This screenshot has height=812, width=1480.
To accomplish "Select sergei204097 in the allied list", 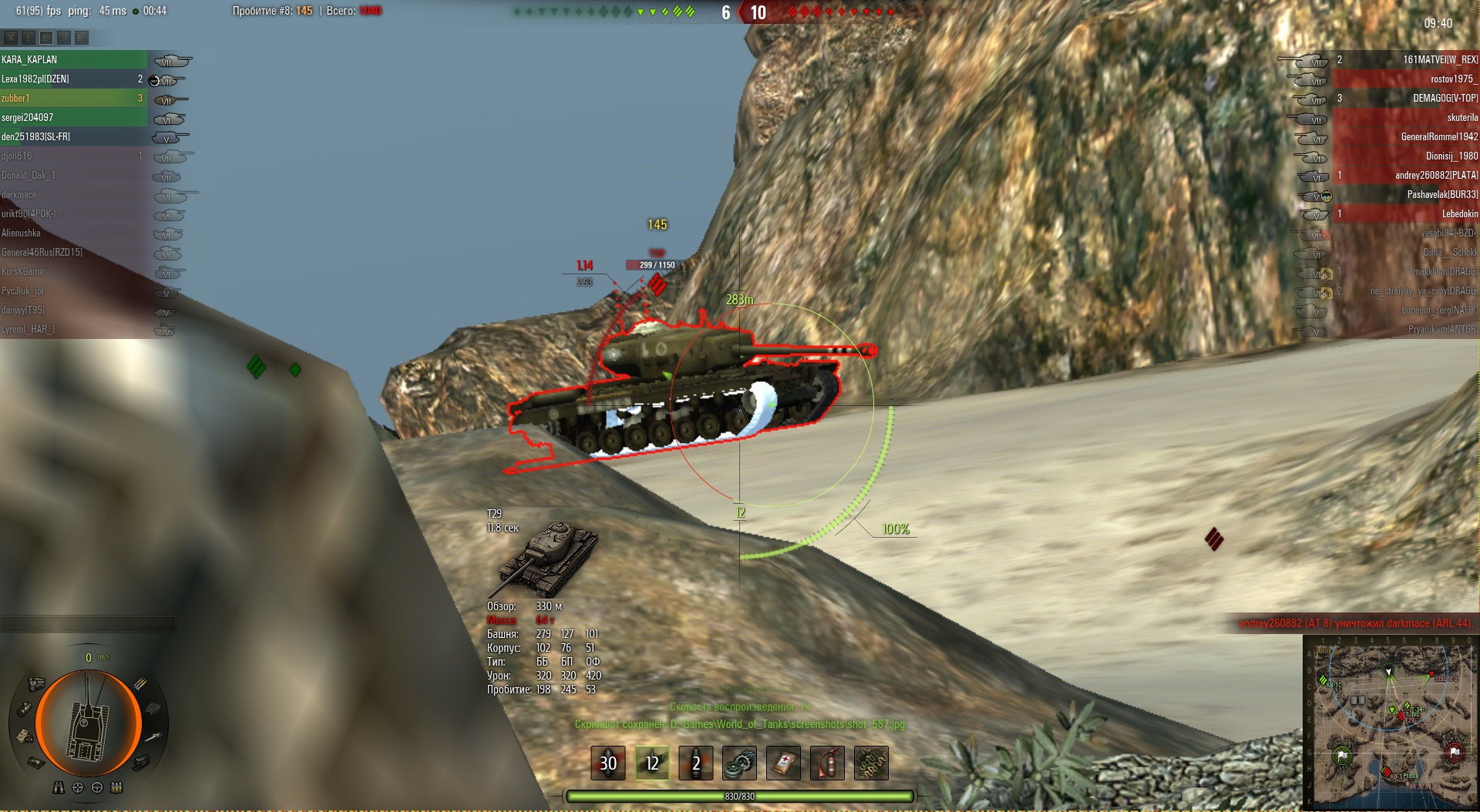I will coord(73,117).
